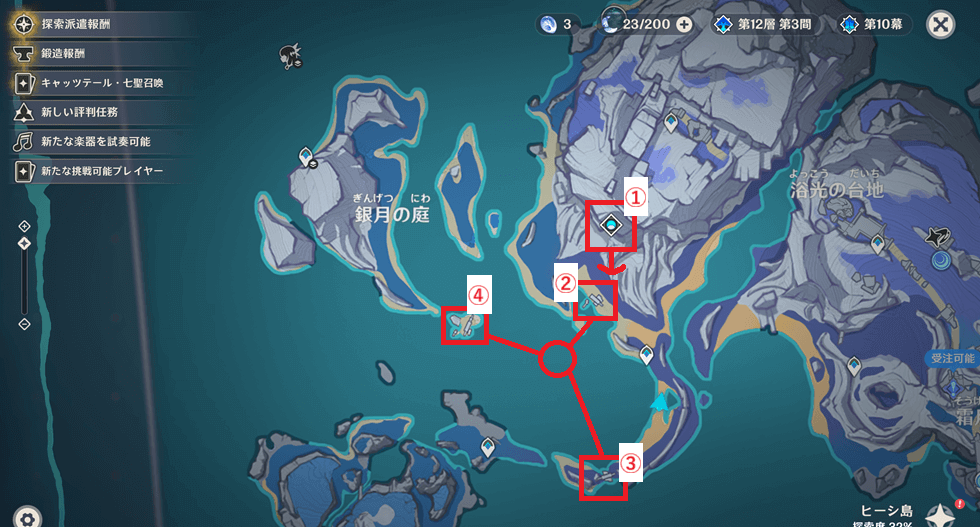Open map settings gear icon
Viewport: 980px width, 527px height.
(x=26, y=516)
